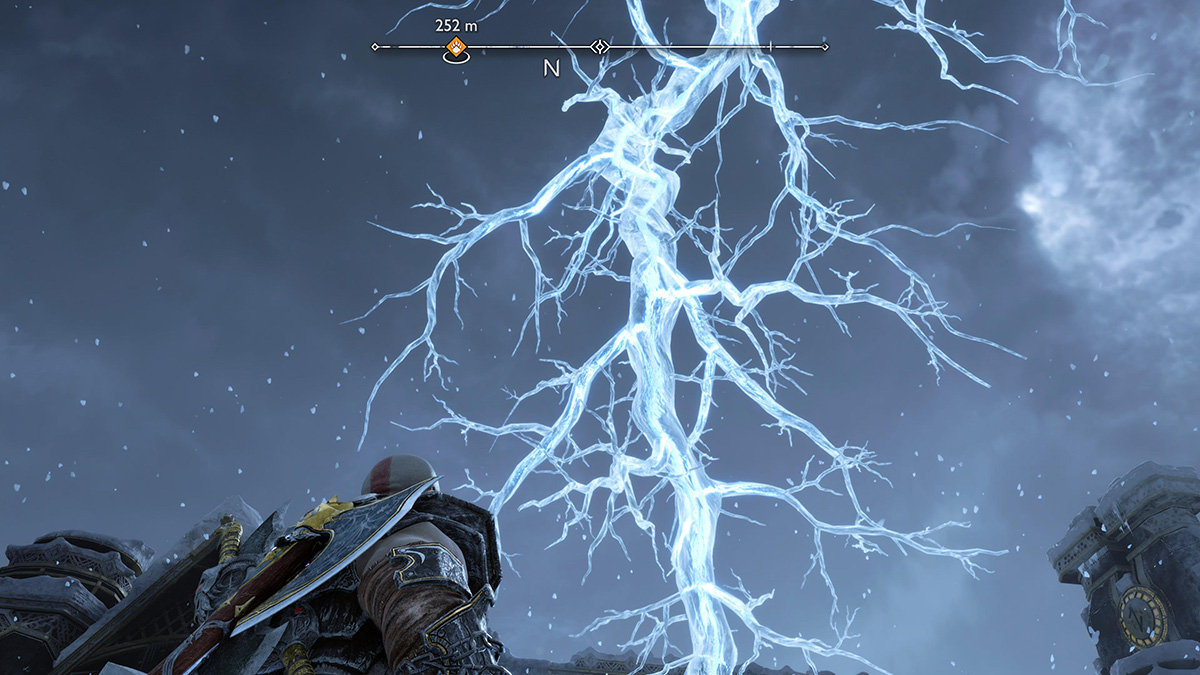
Task: Select the orange paw quest marker on compass
Action: pyautogui.click(x=456, y=46)
